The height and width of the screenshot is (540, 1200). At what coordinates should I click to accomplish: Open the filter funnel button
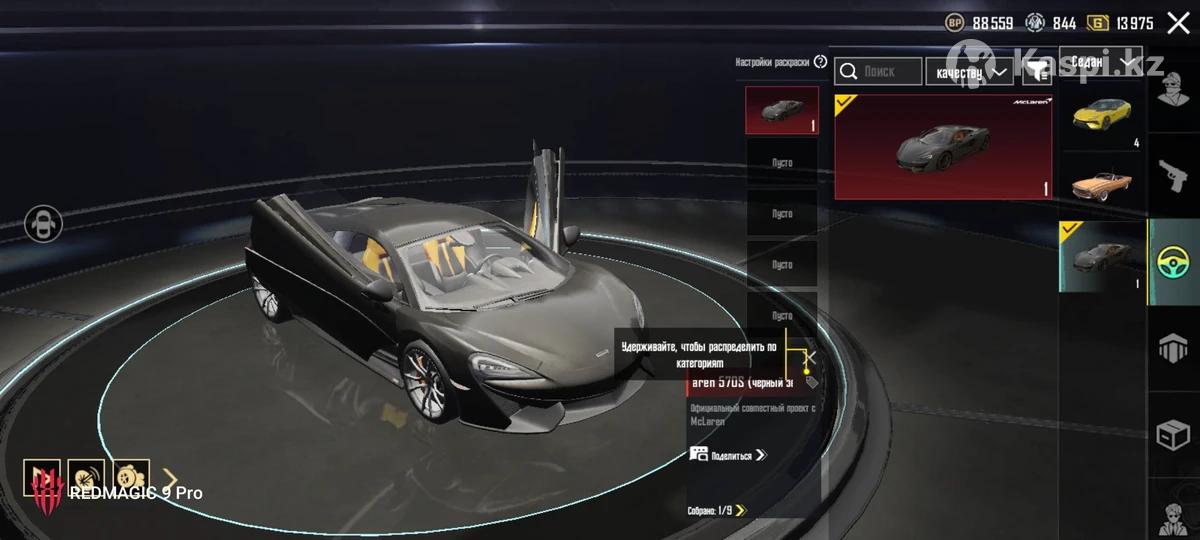click(1039, 70)
